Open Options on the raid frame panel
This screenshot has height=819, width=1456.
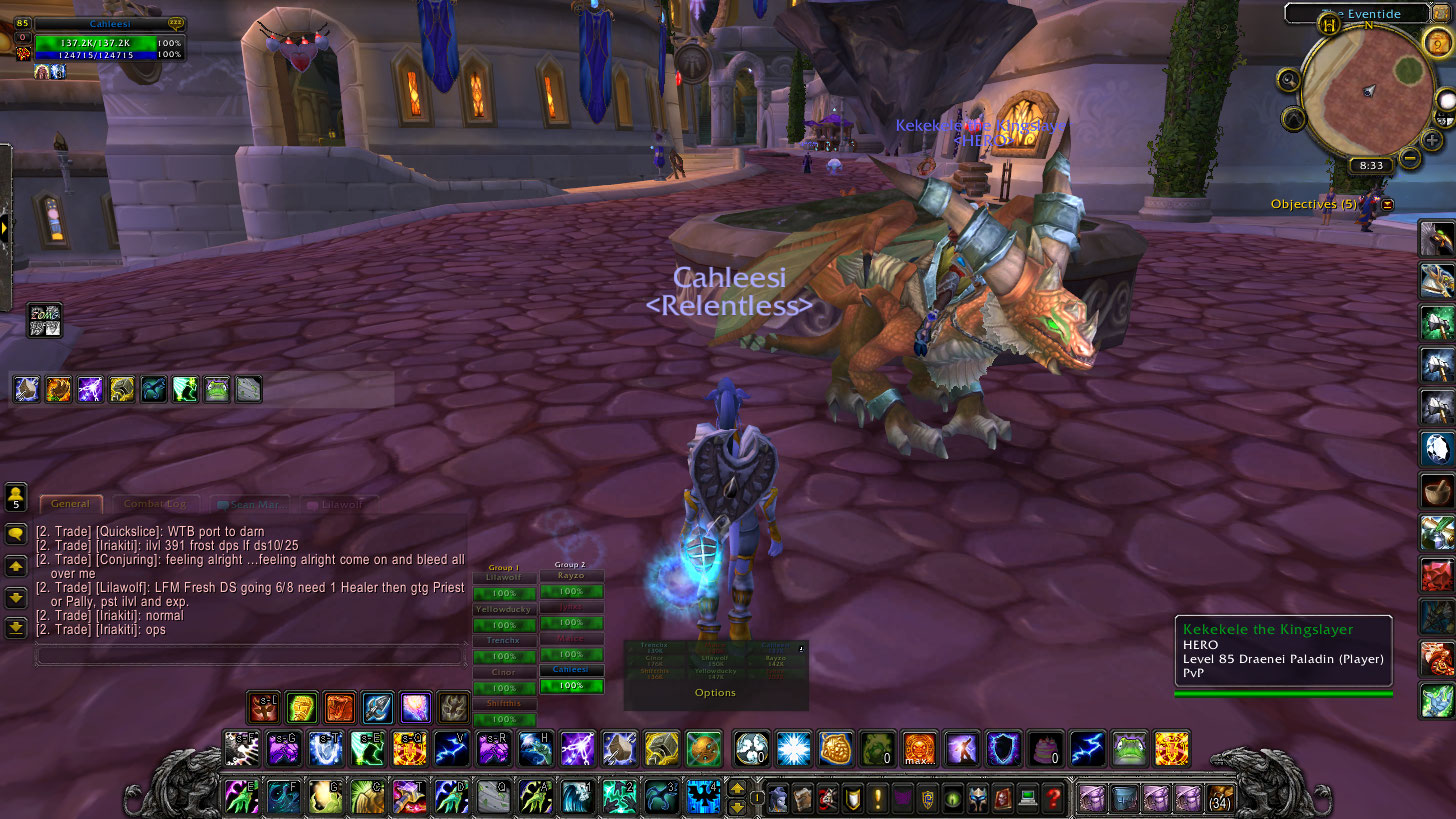coord(715,692)
